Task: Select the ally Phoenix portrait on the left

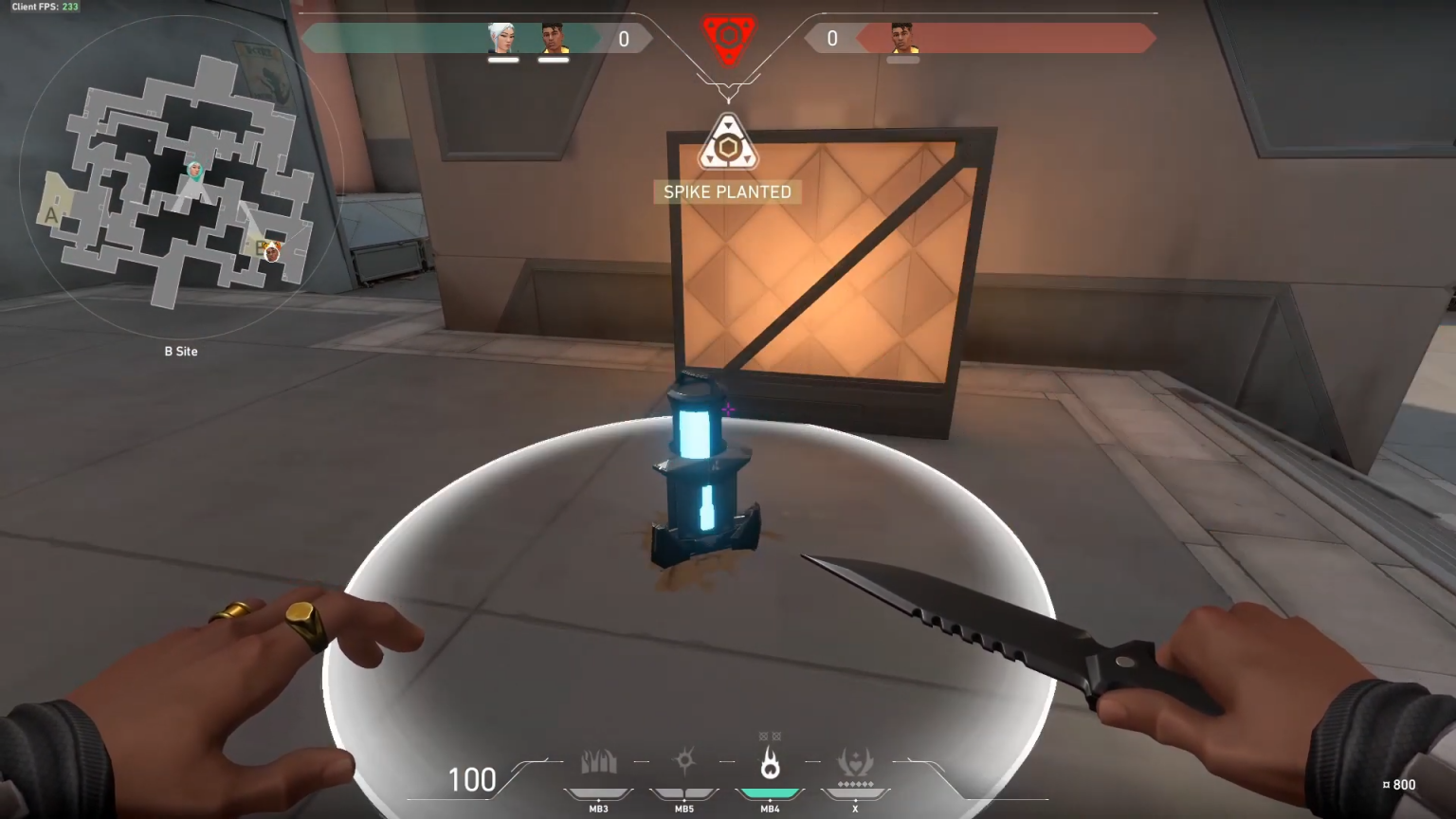Action: (555, 39)
